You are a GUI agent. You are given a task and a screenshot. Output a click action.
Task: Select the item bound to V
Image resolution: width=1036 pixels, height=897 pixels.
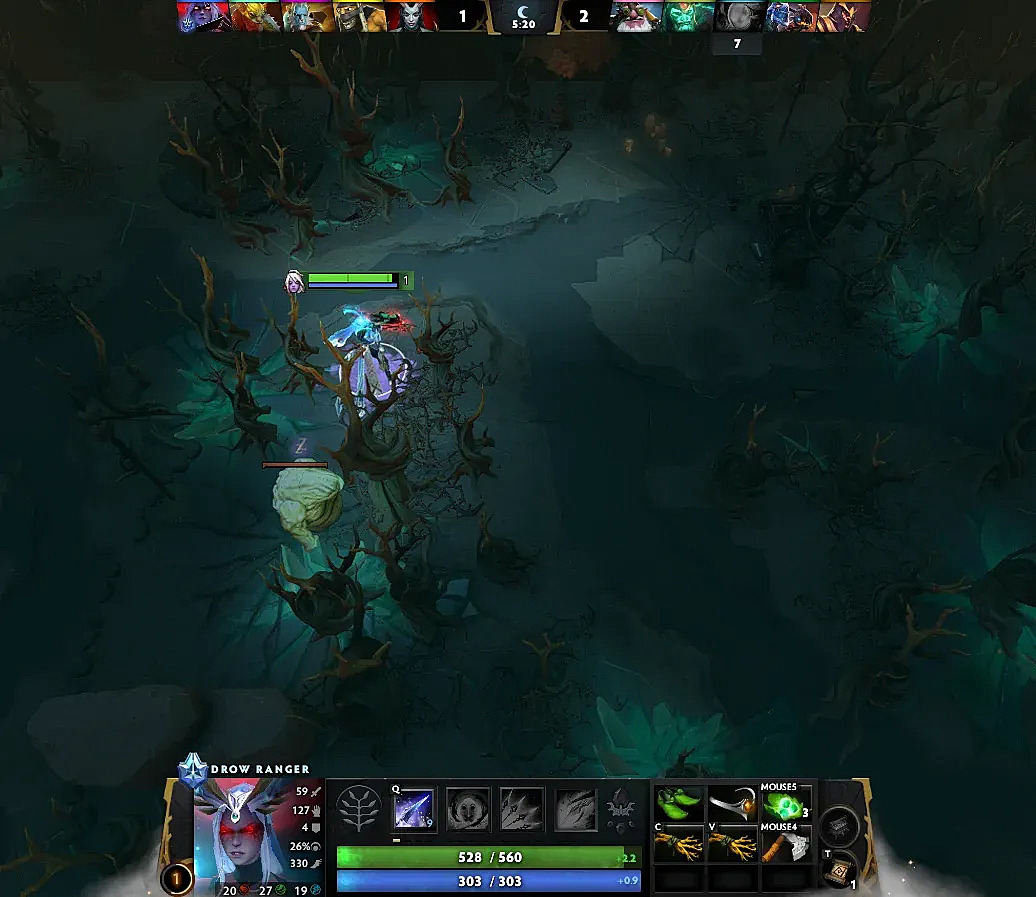click(x=732, y=846)
